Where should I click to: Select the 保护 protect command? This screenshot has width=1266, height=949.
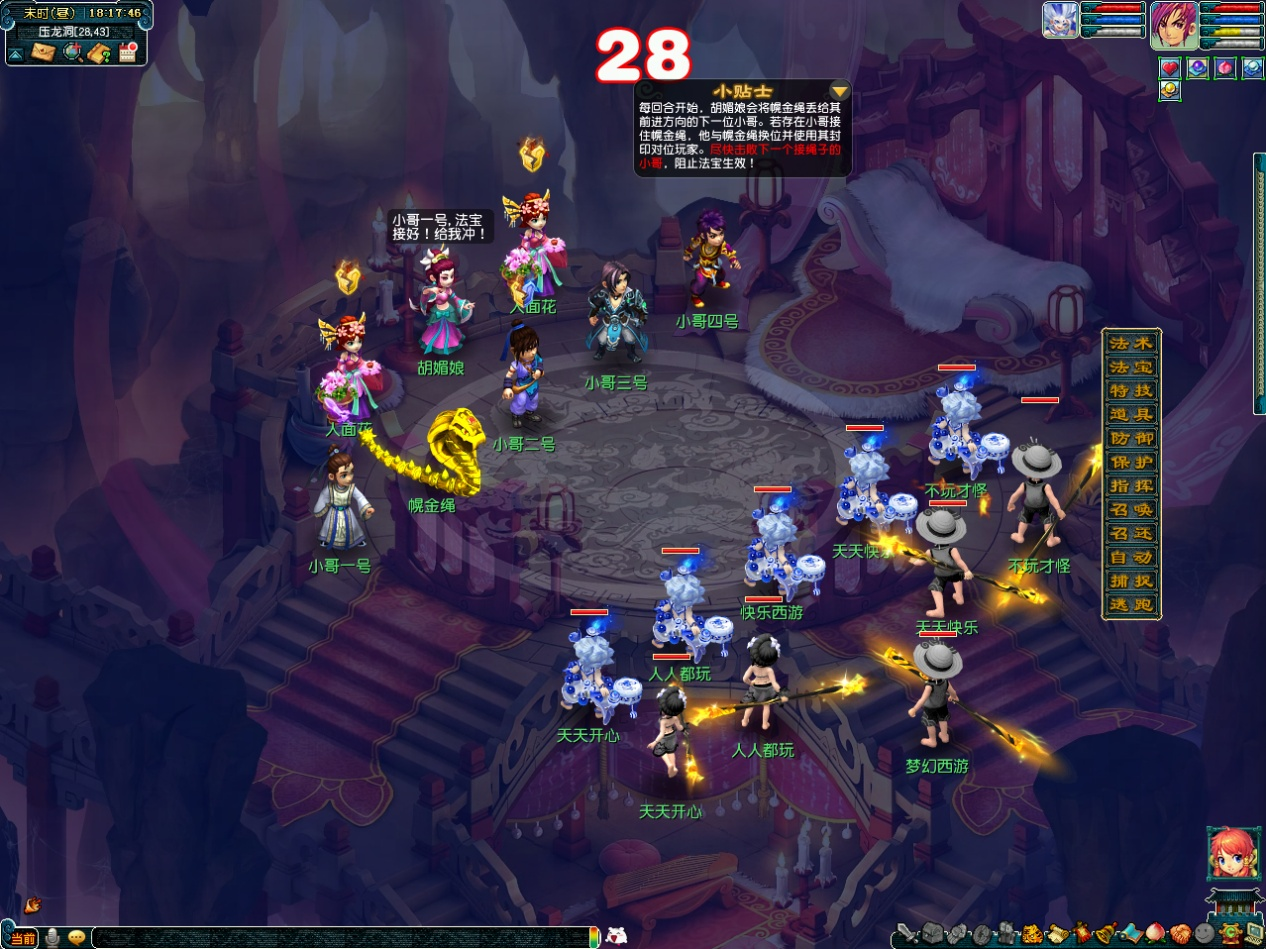click(x=1131, y=462)
